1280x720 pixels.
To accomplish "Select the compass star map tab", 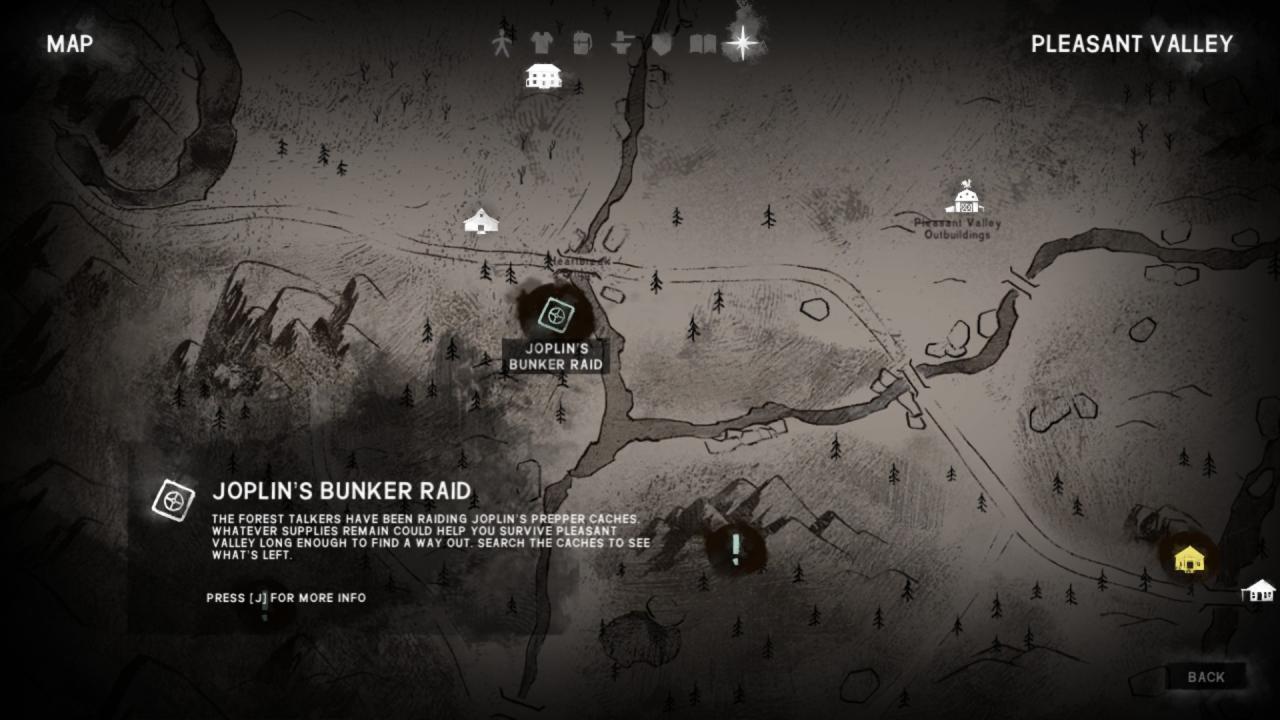I will pyautogui.click(x=743, y=42).
